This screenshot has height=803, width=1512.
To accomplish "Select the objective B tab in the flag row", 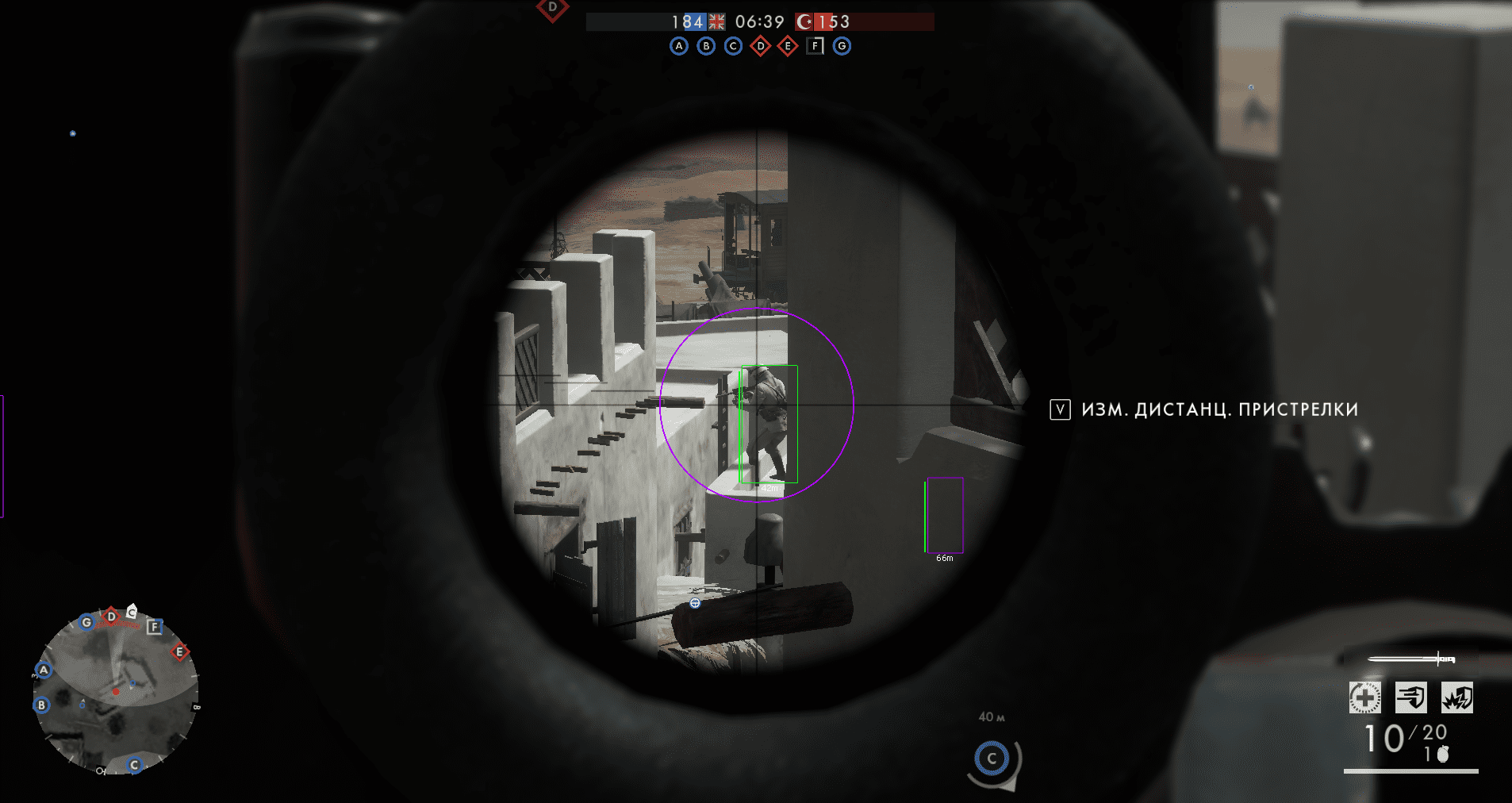I will coord(705,46).
